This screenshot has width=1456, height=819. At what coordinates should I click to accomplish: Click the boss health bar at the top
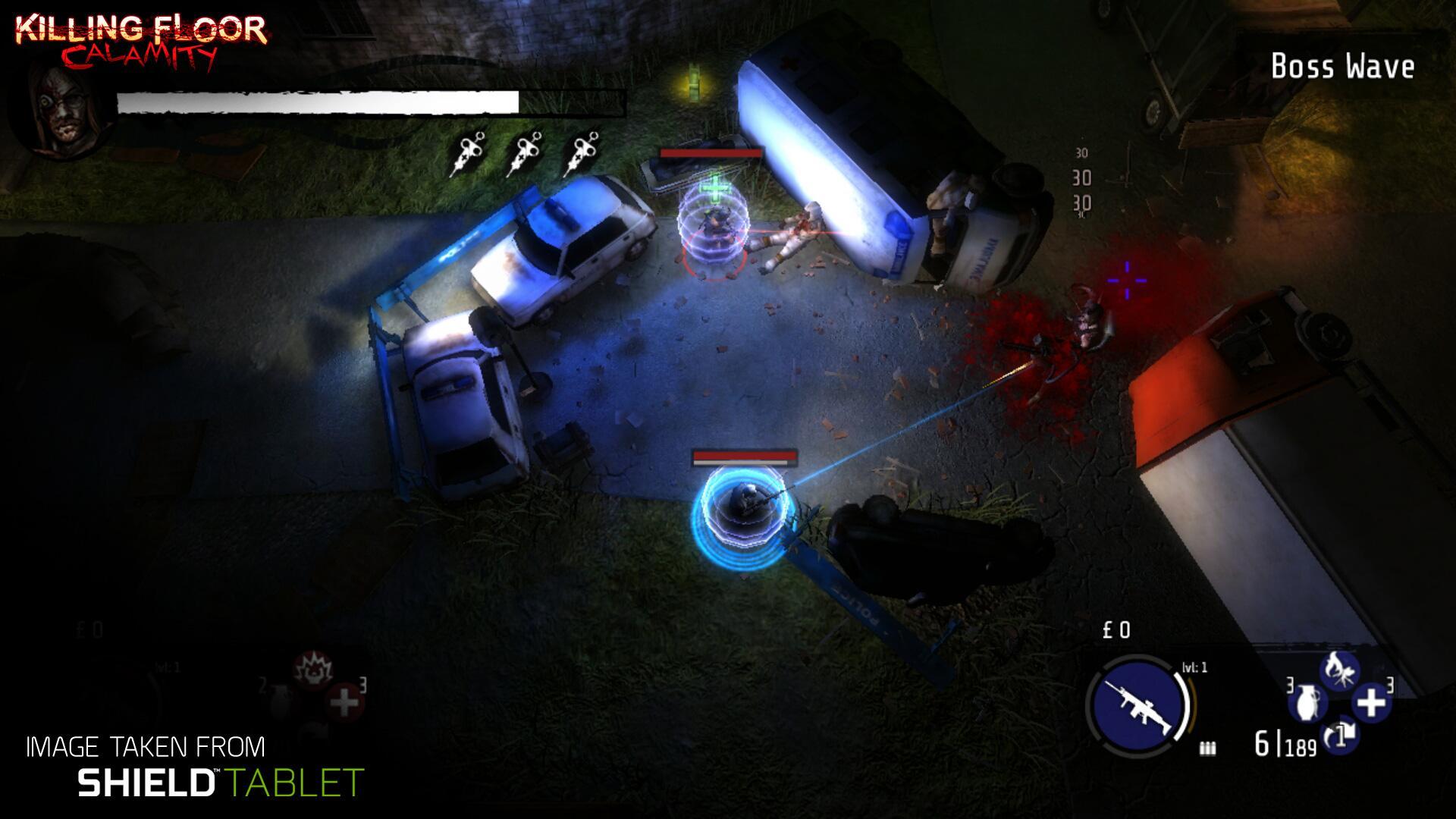click(x=318, y=101)
